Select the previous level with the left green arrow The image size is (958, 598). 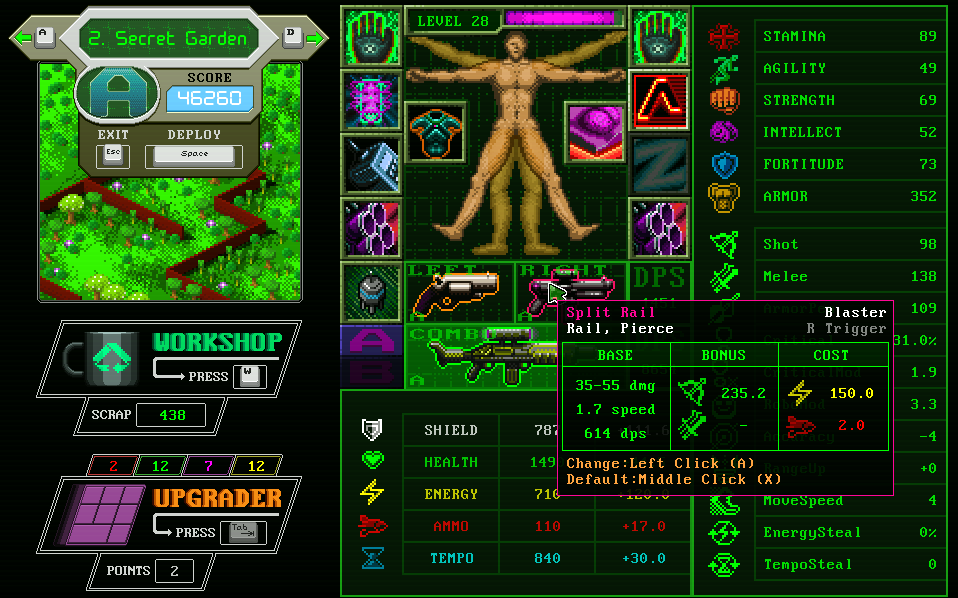point(24,38)
